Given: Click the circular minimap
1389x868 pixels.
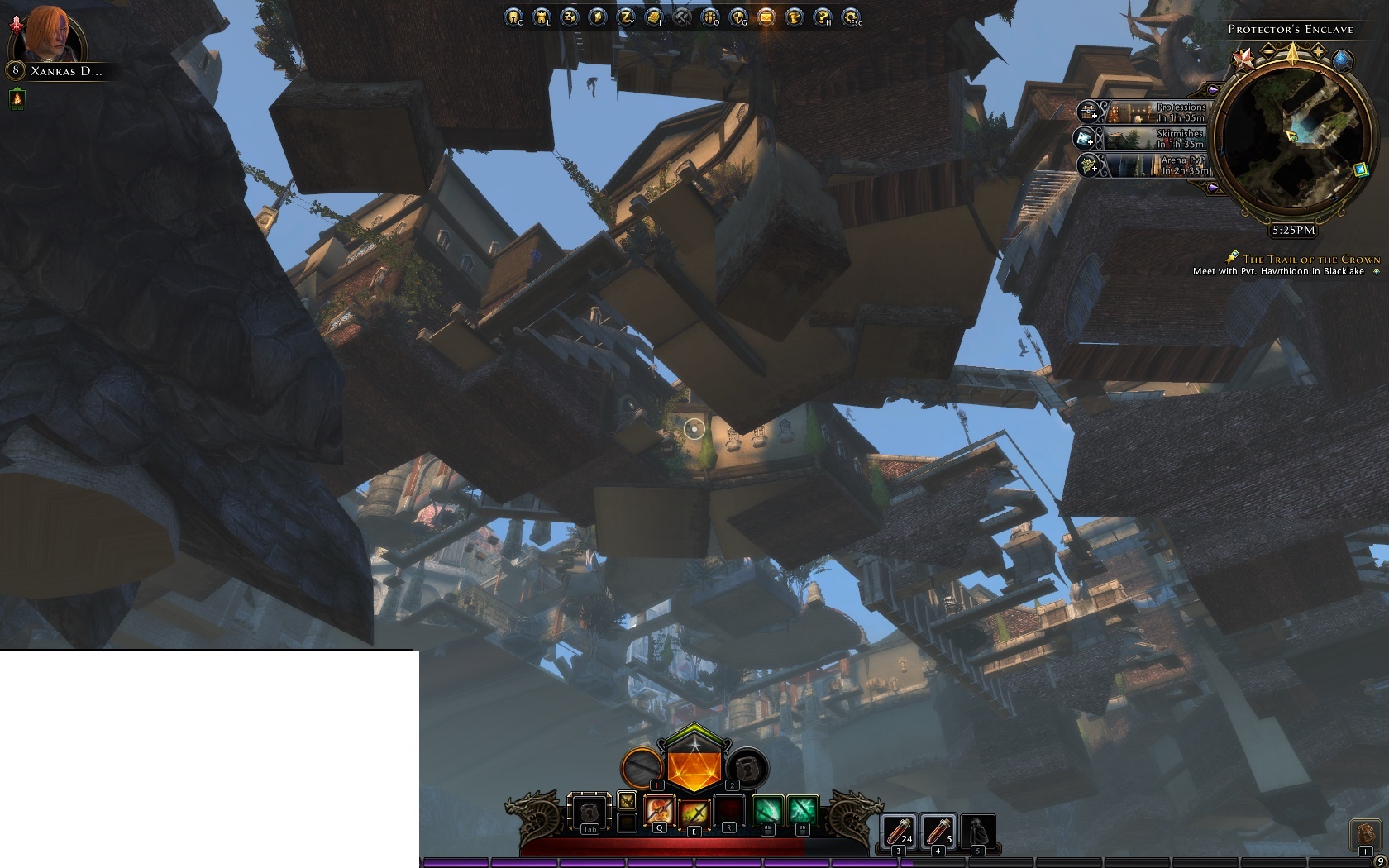Looking at the screenshot, I should (1293, 141).
